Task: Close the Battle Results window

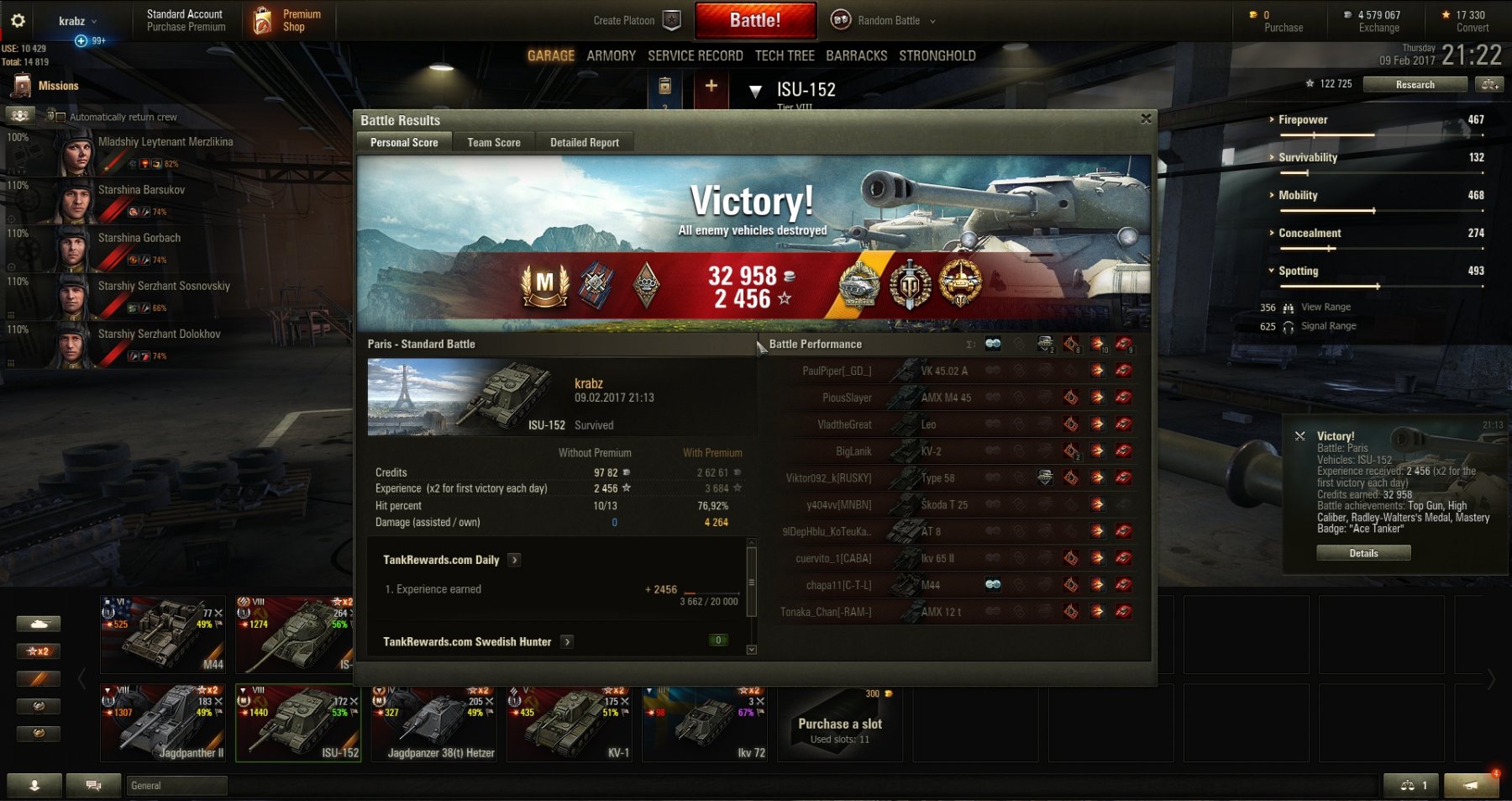Action: pos(1146,119)
